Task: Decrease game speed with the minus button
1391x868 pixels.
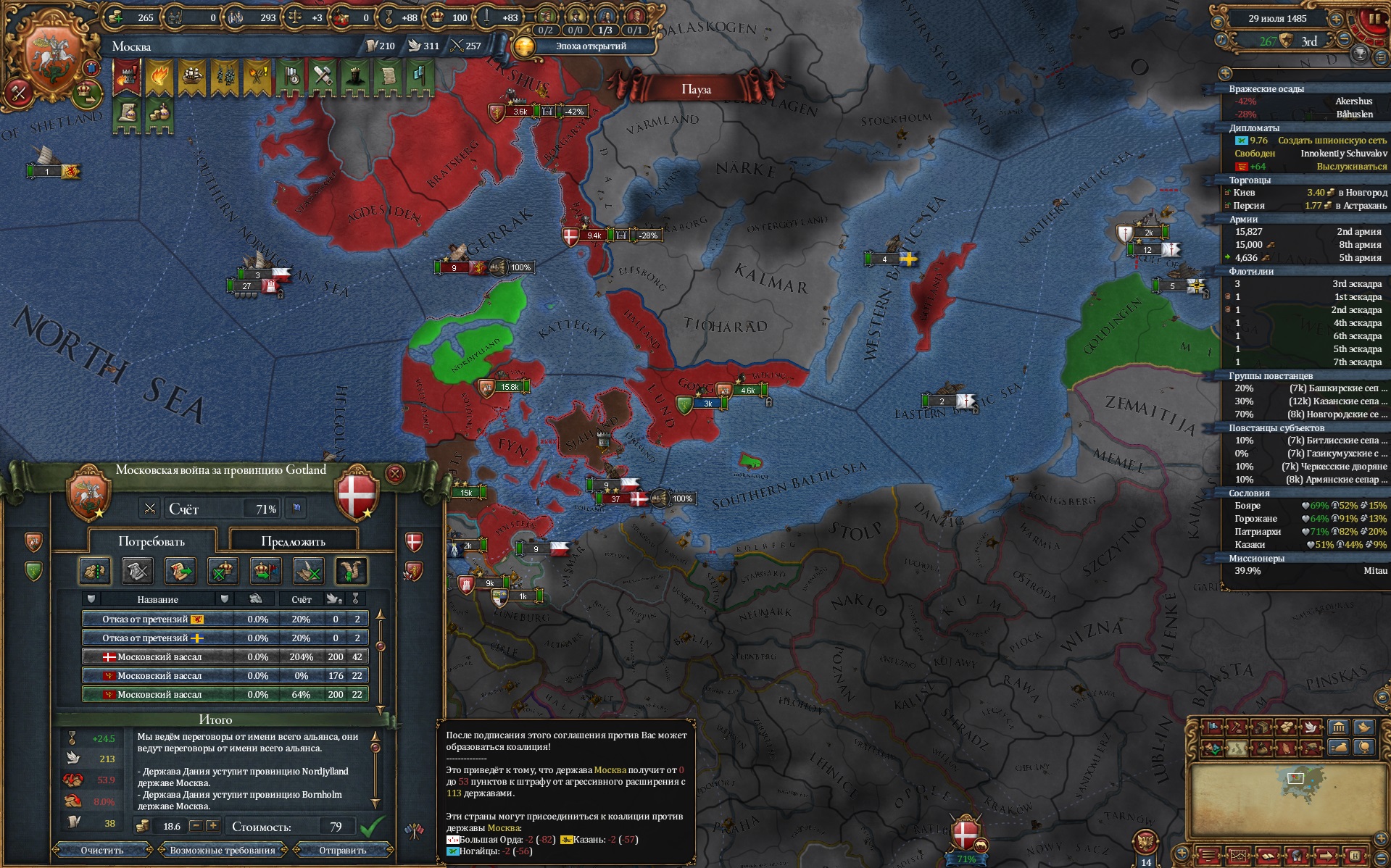Action: (1345, 39)
